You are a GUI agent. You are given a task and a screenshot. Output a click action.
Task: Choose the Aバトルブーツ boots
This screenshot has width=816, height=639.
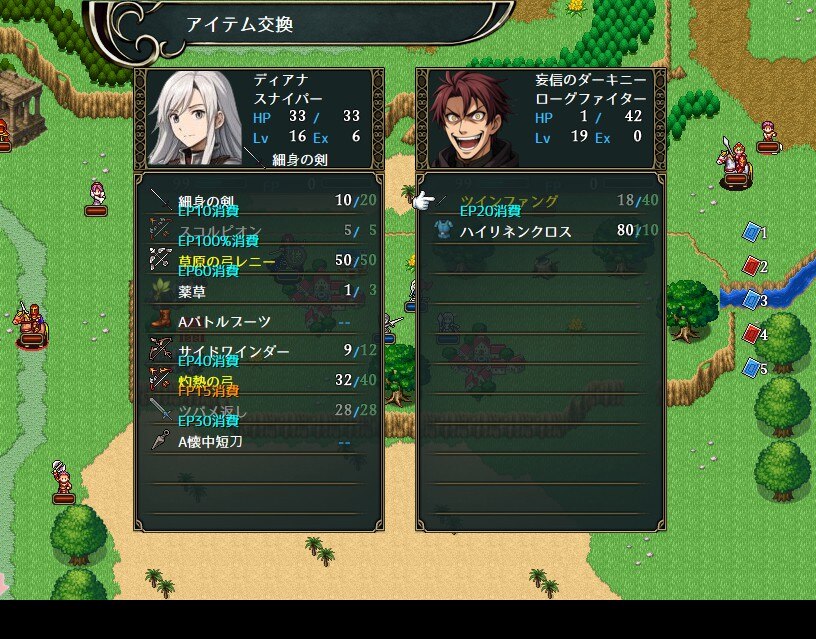258,321
